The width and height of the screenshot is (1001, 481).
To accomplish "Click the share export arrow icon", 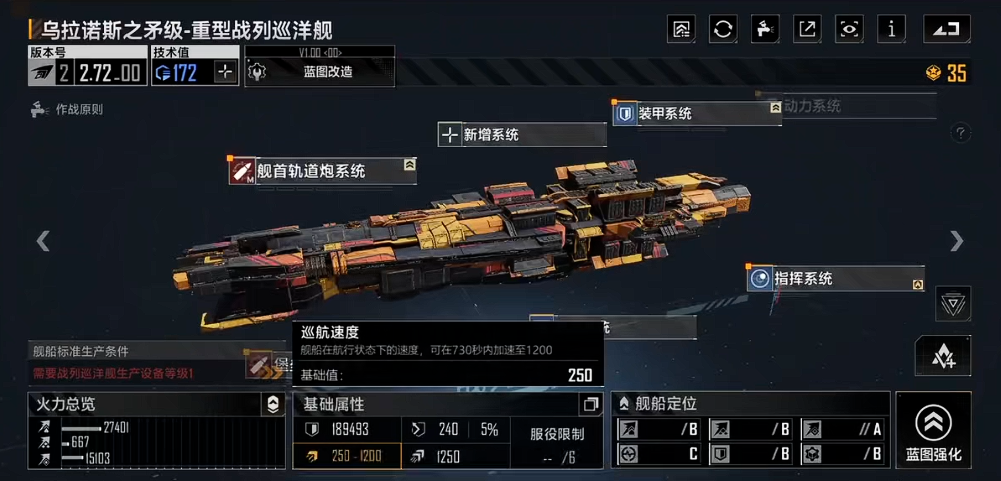I will (x=807, y=29).
